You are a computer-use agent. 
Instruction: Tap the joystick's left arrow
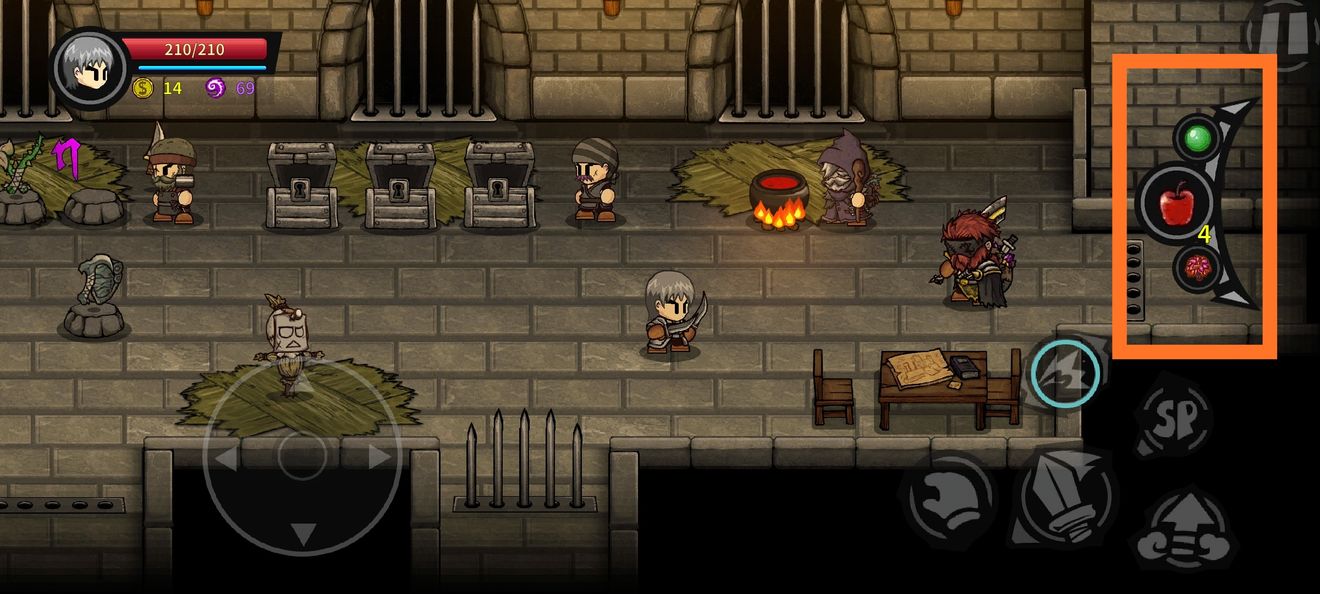pyautogui.click(x=226, y=459)
